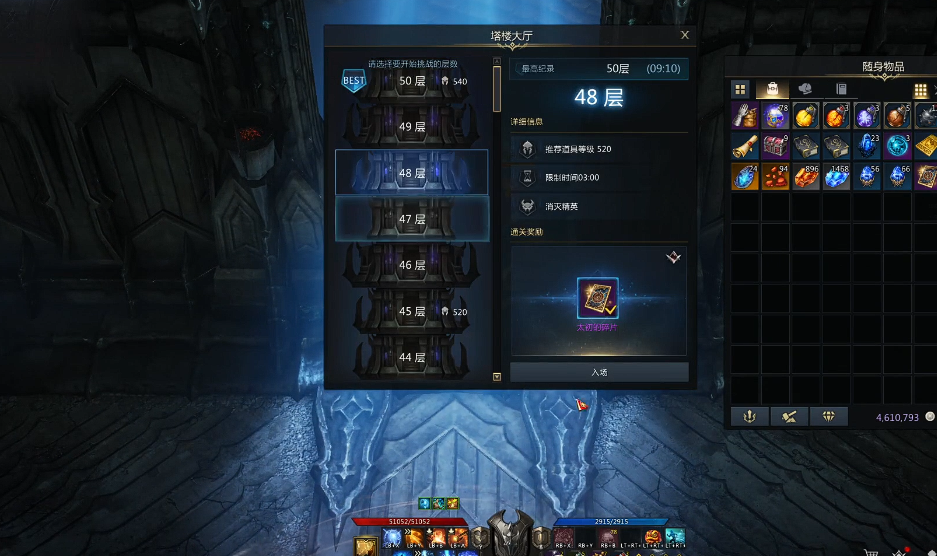Open the book tab in inventory

pos(841,89)
